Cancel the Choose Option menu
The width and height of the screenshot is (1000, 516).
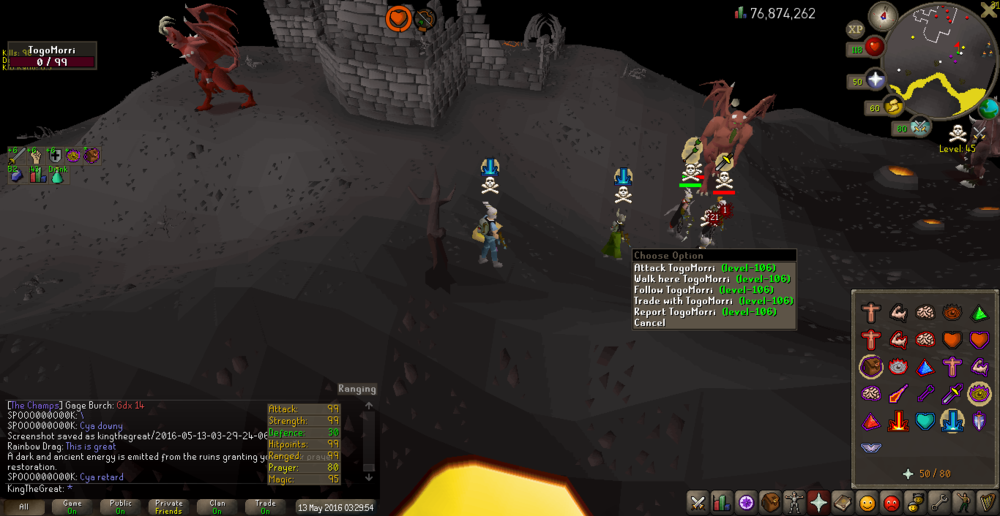coord(649,323)
